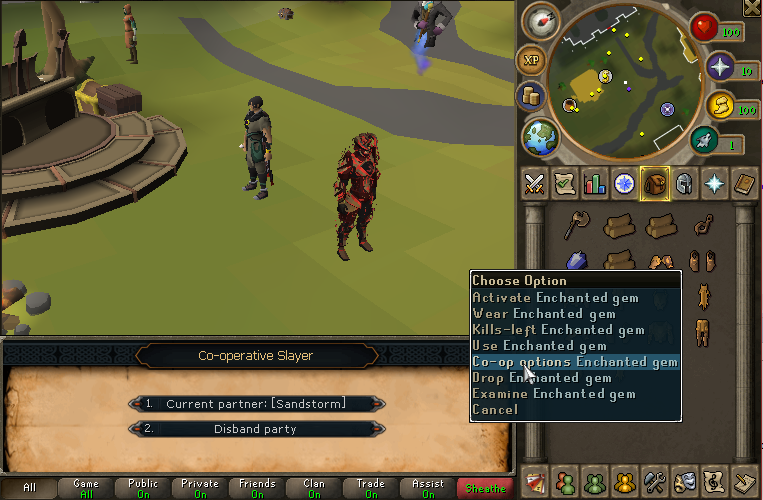Toggle the XP counter button
The image size is (763, 500).
(x=531, y=60)
